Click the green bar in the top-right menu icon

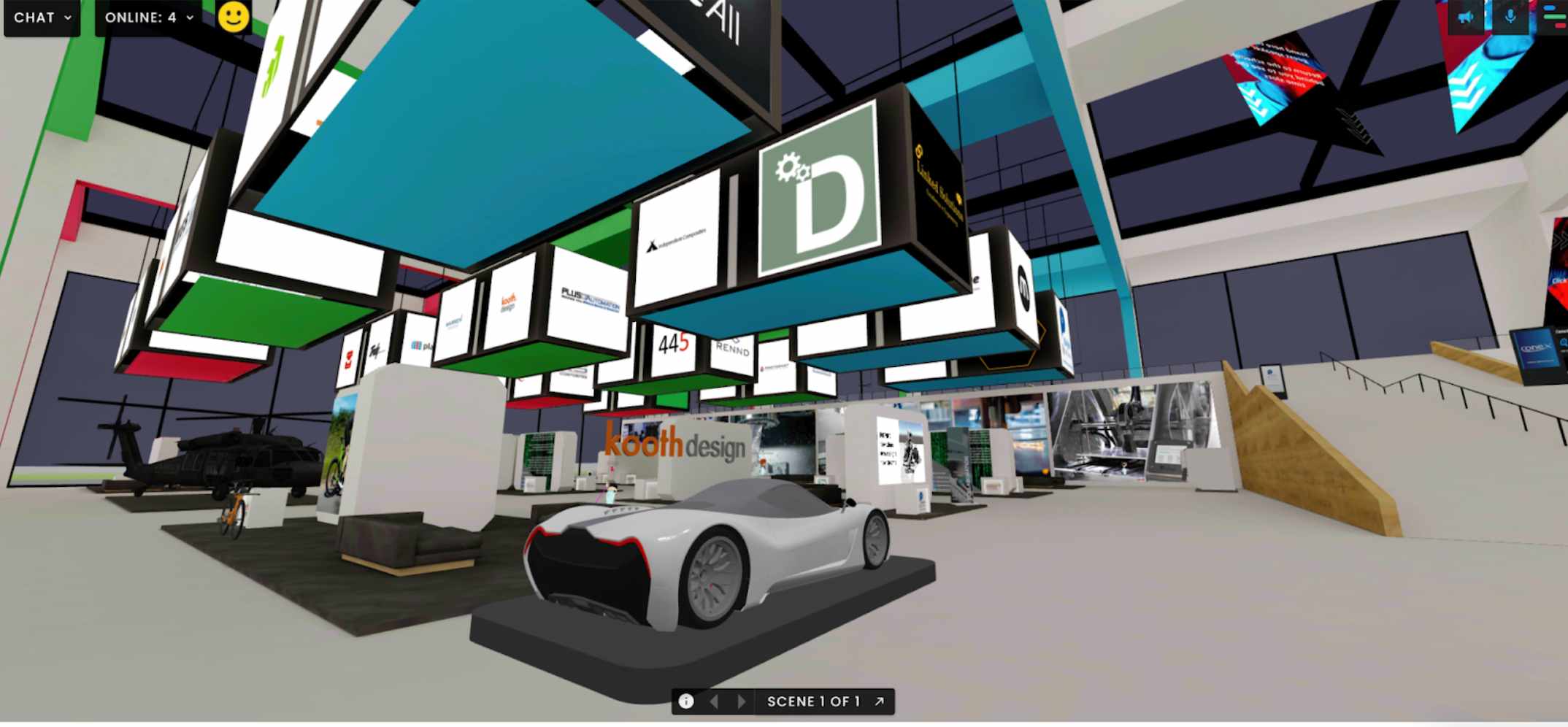pyautogui.click(x=1554, y=17)
